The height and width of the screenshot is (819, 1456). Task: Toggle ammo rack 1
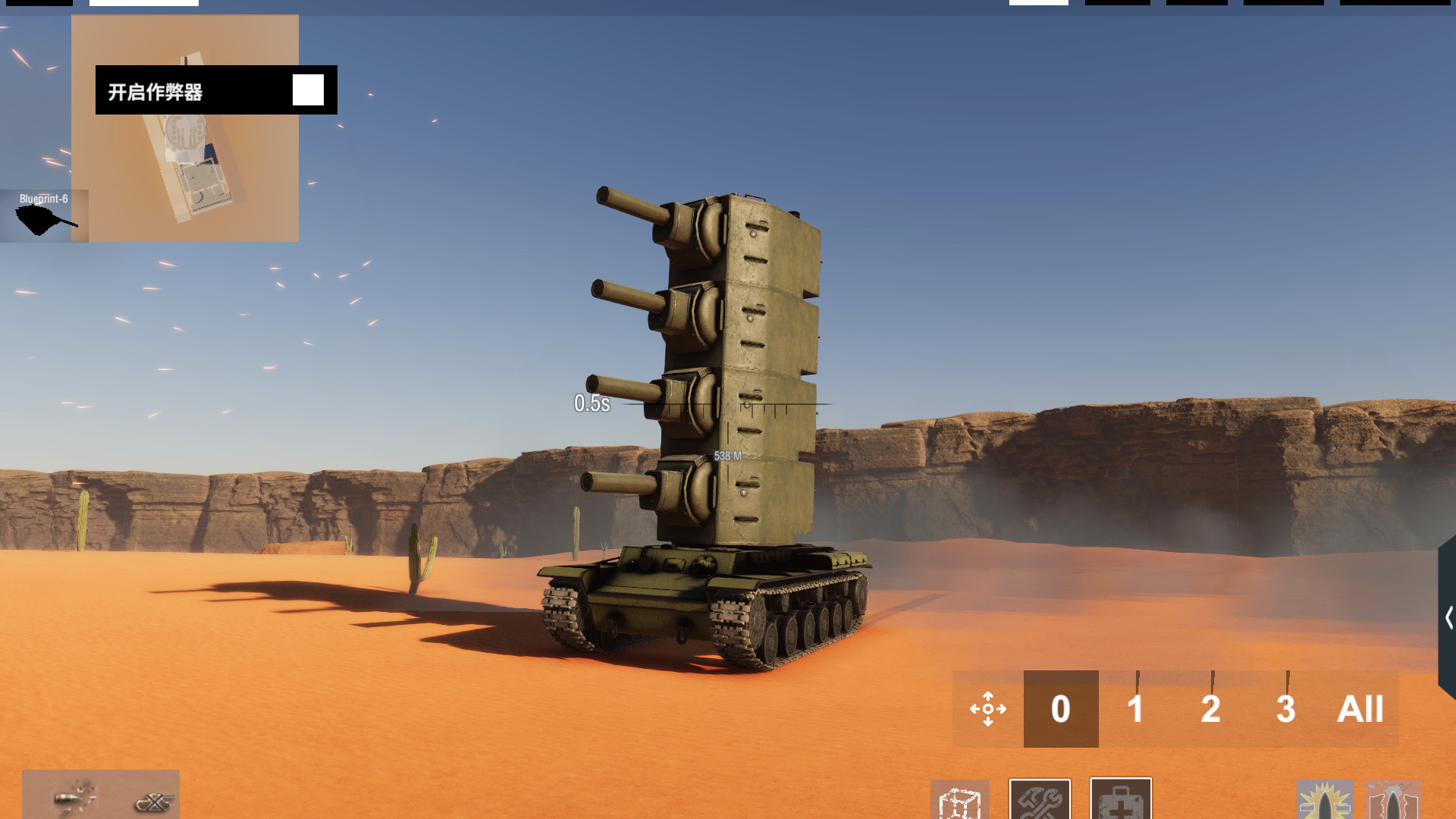1135,711
